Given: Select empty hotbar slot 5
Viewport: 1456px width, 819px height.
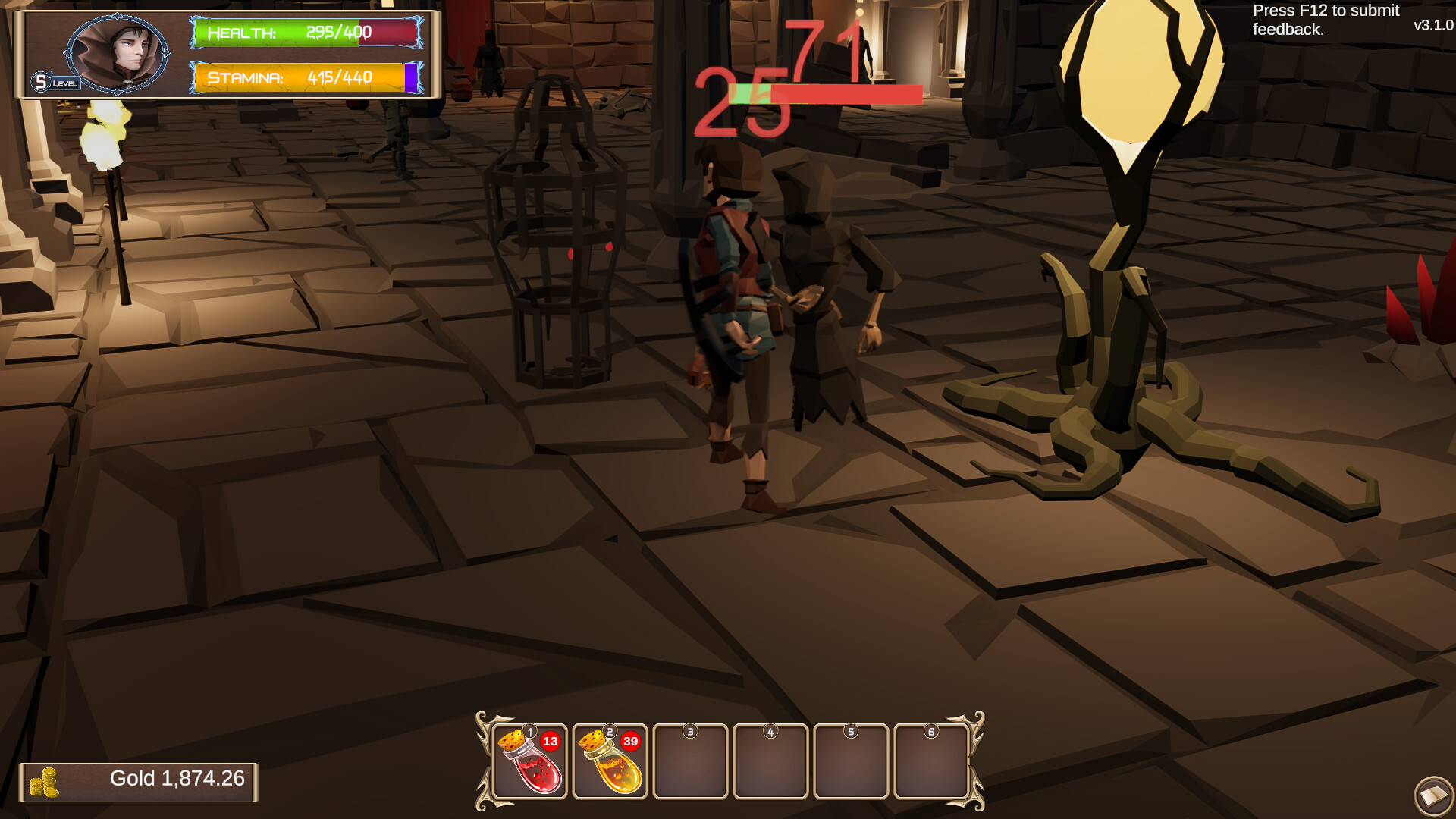Looking at the screenshot, I should coord(852,762).
